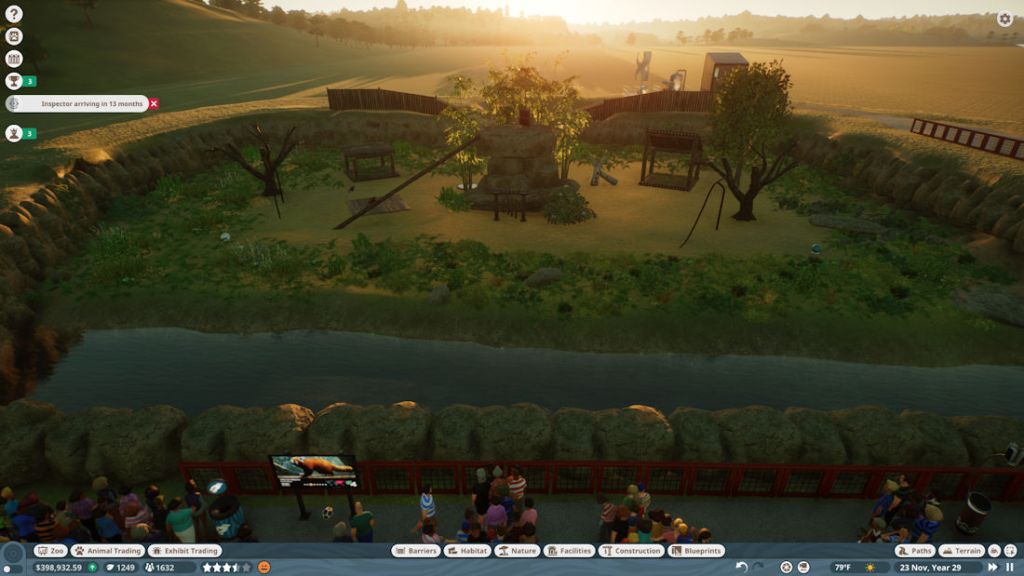Open the Animal Trading market

click(107, 551)
